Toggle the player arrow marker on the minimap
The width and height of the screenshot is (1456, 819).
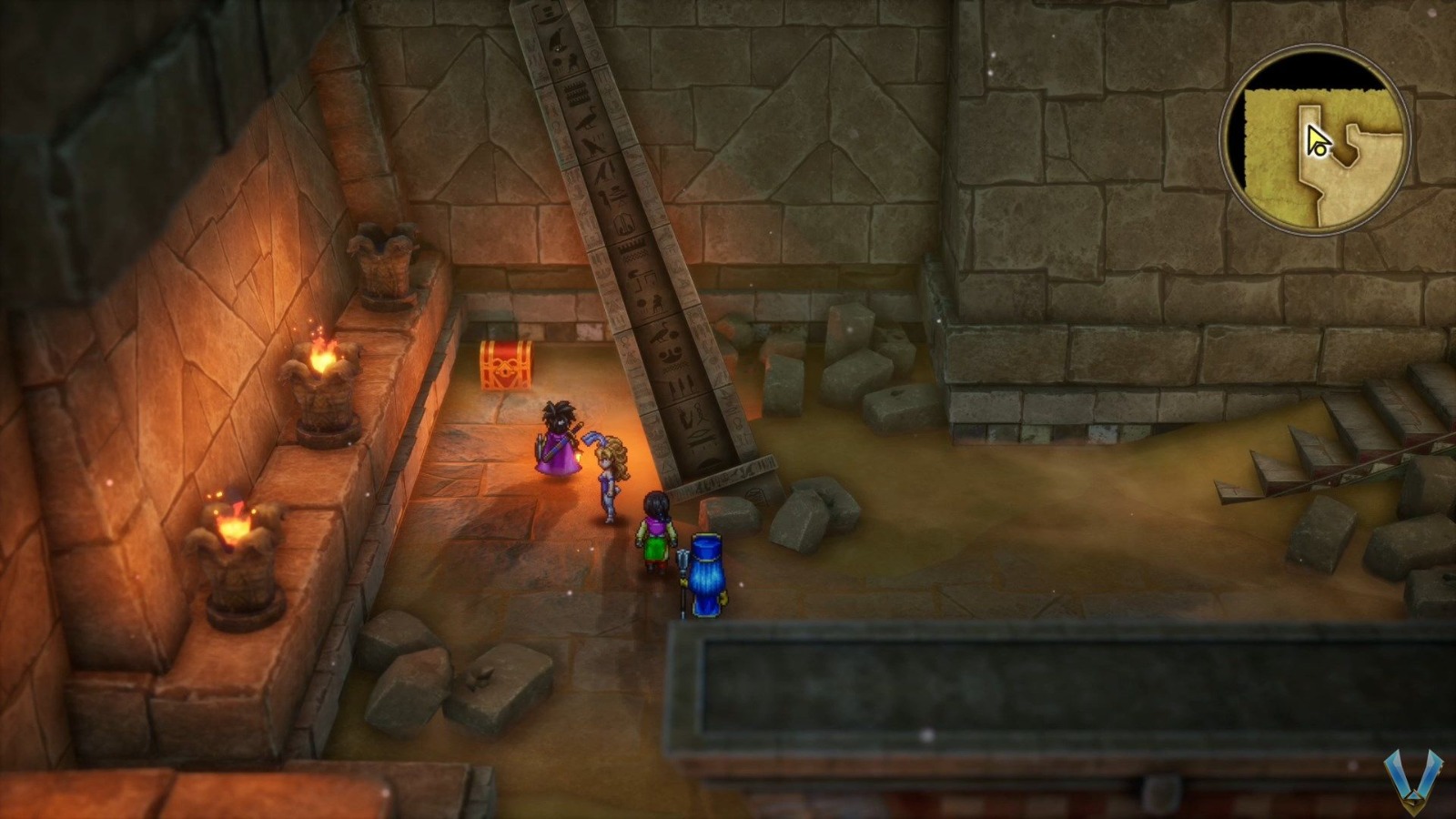(1316, 138)
